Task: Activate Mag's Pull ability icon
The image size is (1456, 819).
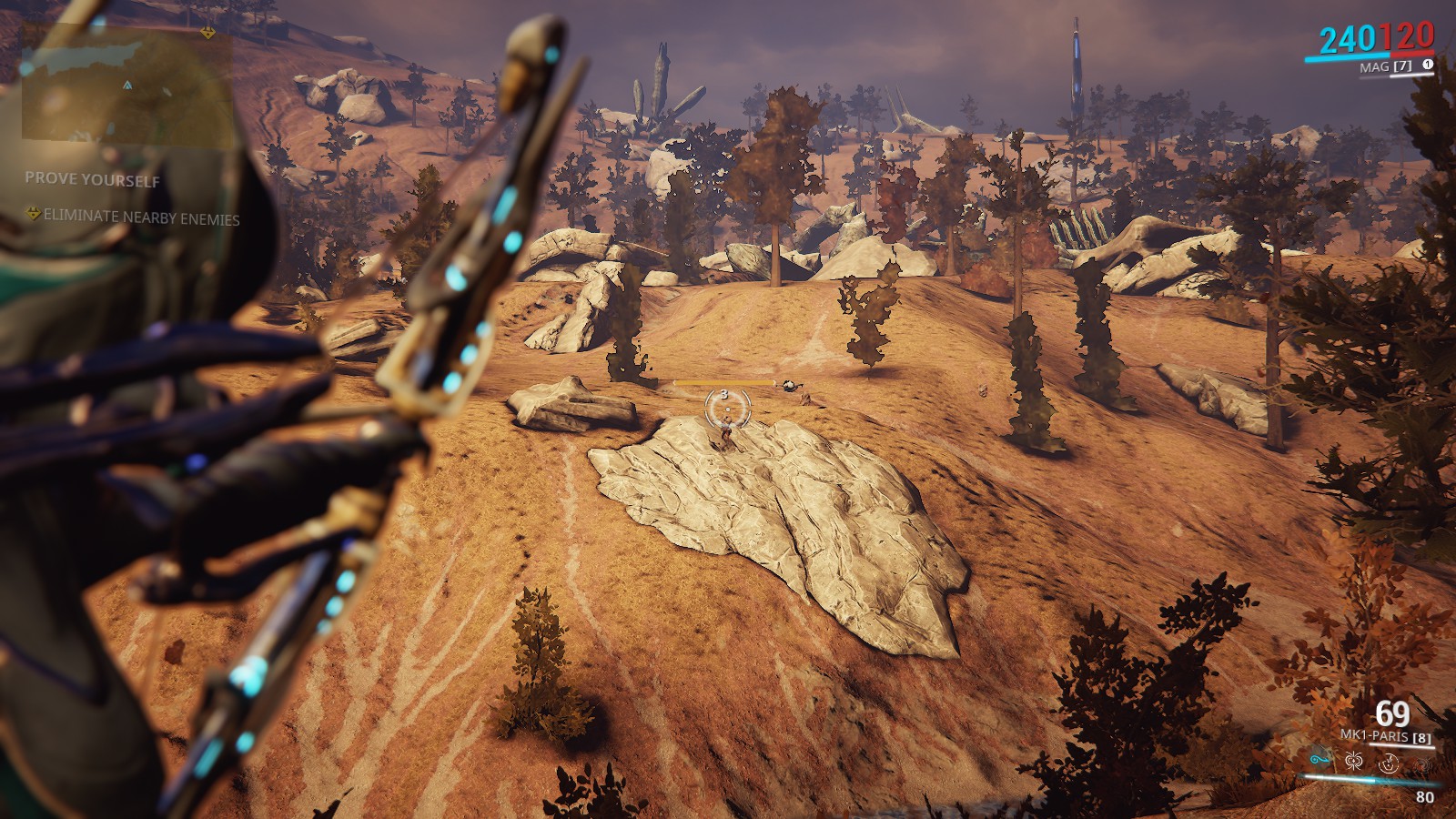Action: [1319, 759]
